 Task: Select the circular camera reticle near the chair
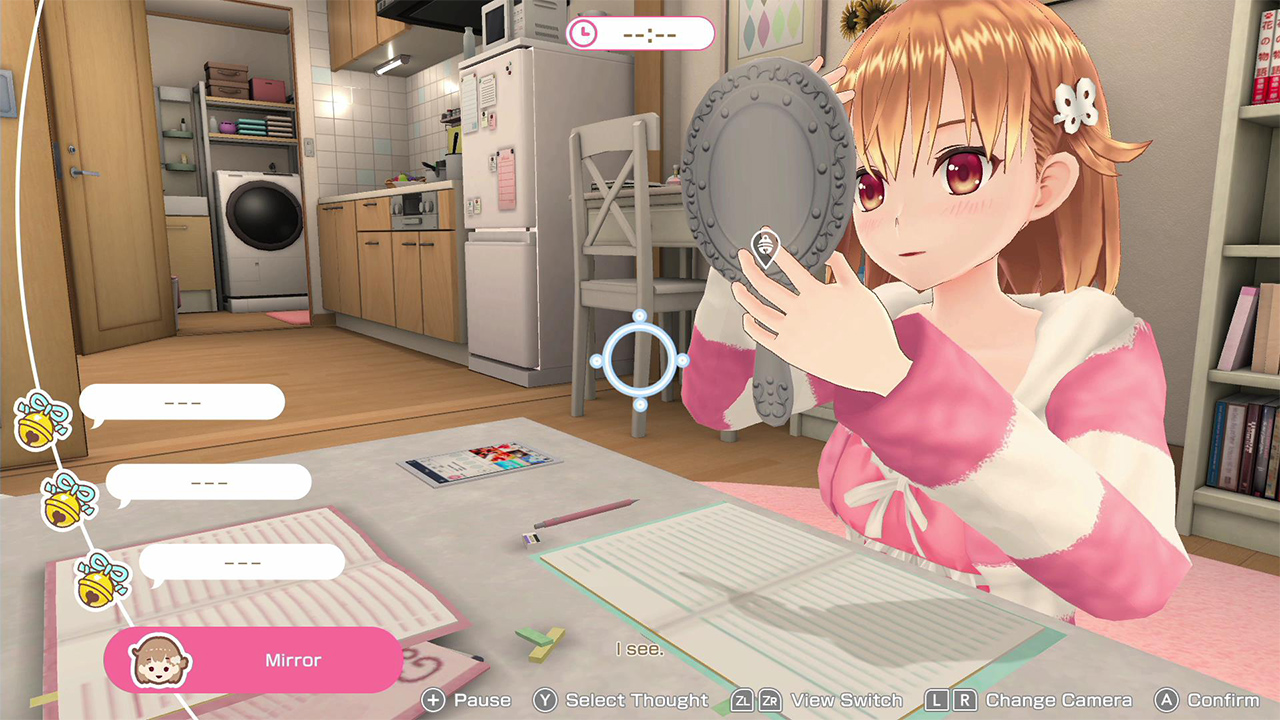point(641,360)
